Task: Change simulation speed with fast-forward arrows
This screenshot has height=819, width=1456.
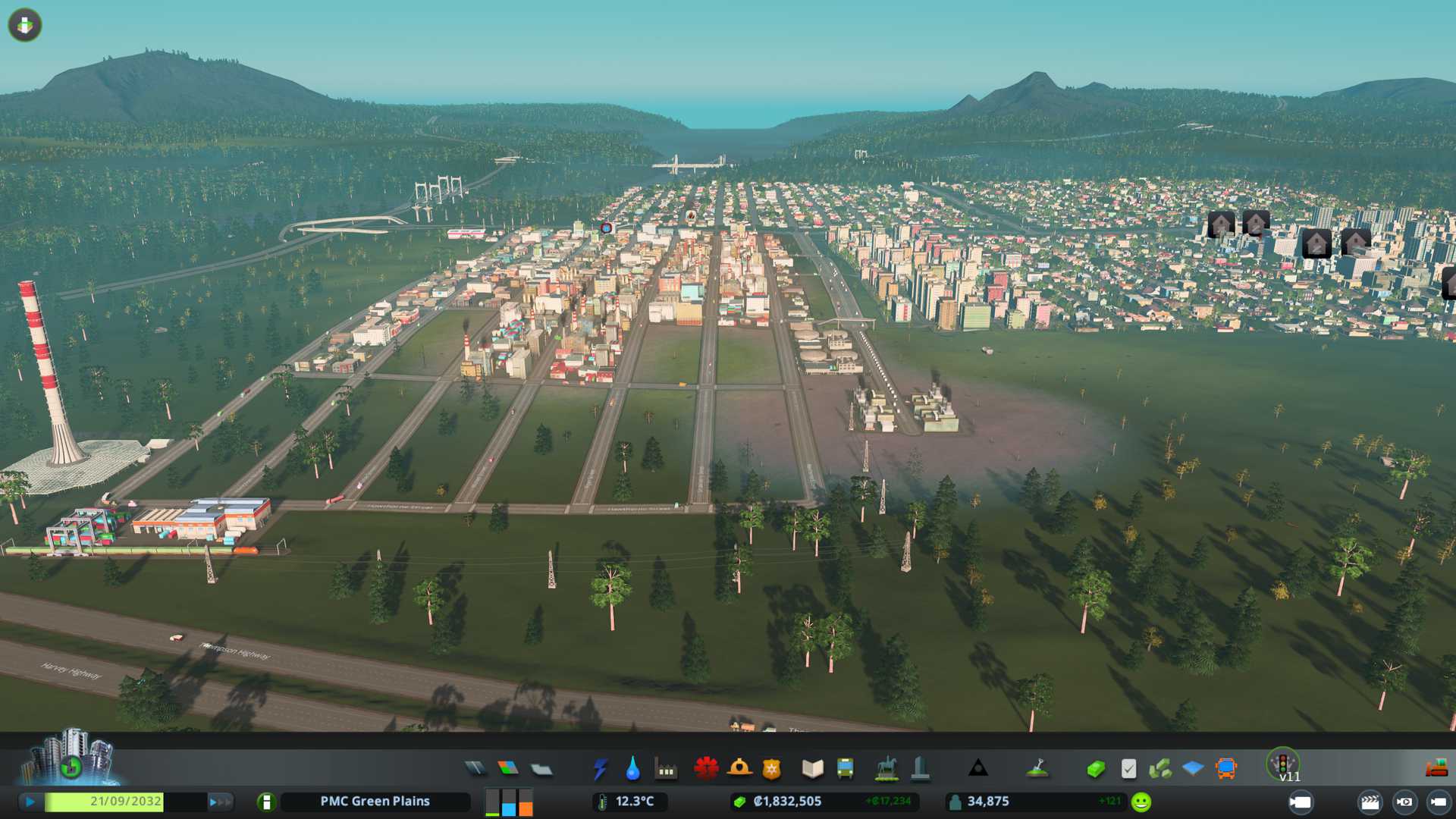Action: click(x=220, y=802)
